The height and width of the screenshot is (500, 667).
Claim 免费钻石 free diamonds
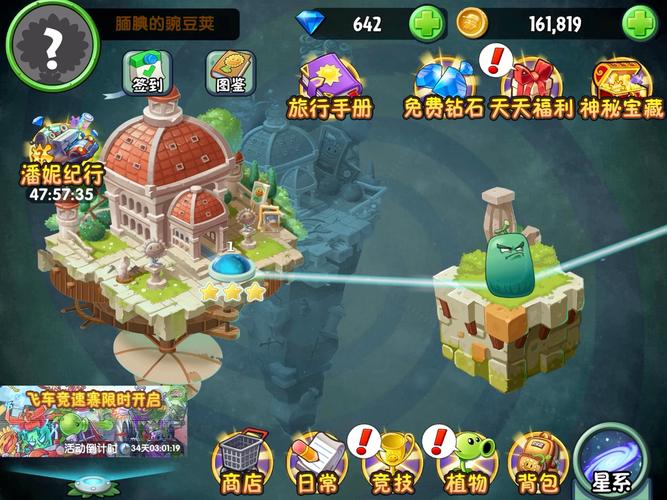(442, 84)
